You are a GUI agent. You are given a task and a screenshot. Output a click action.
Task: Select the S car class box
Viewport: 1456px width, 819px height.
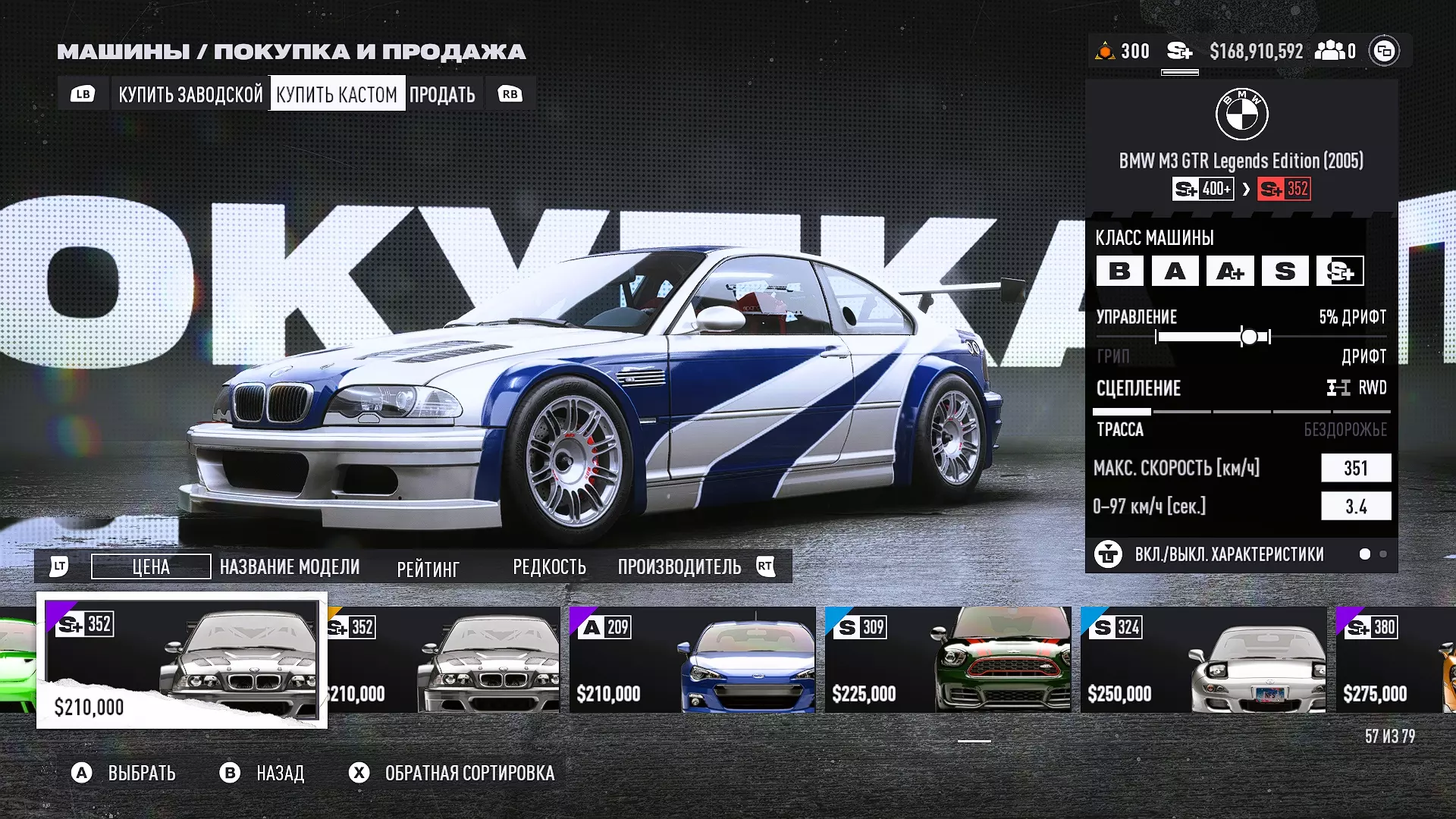point(1285,271)
